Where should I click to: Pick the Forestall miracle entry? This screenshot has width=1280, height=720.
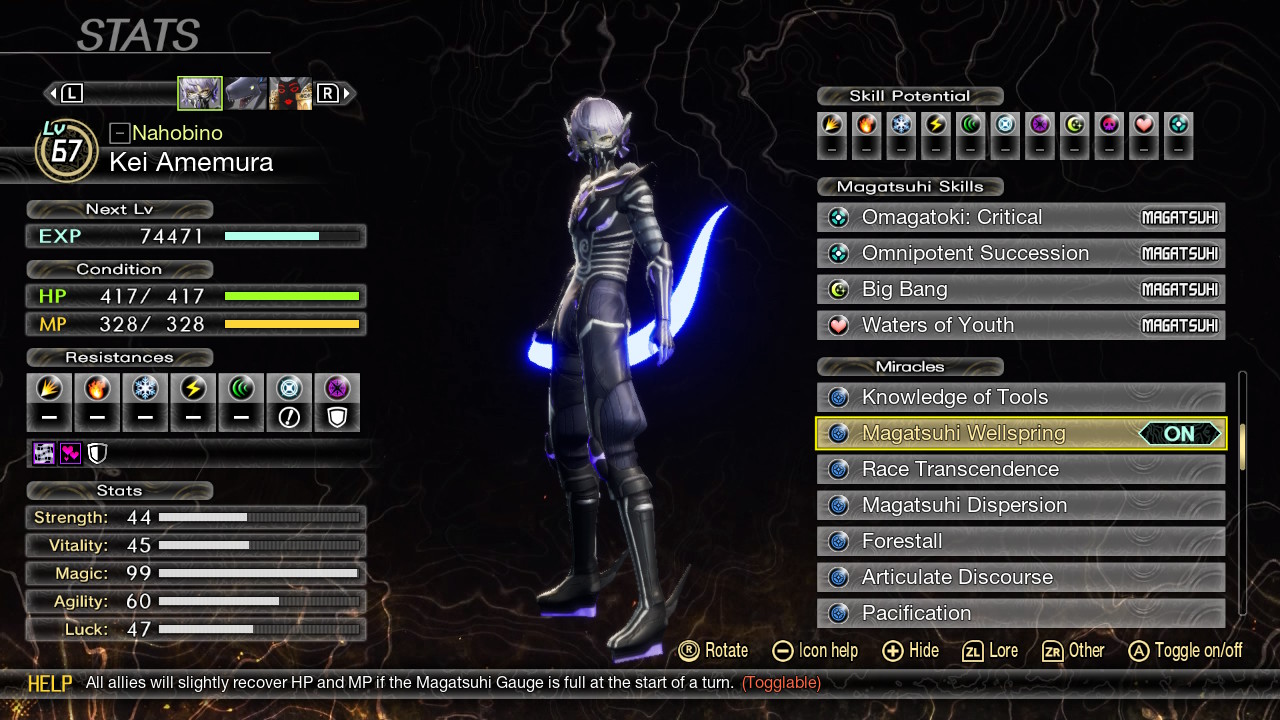(1020, 541)
